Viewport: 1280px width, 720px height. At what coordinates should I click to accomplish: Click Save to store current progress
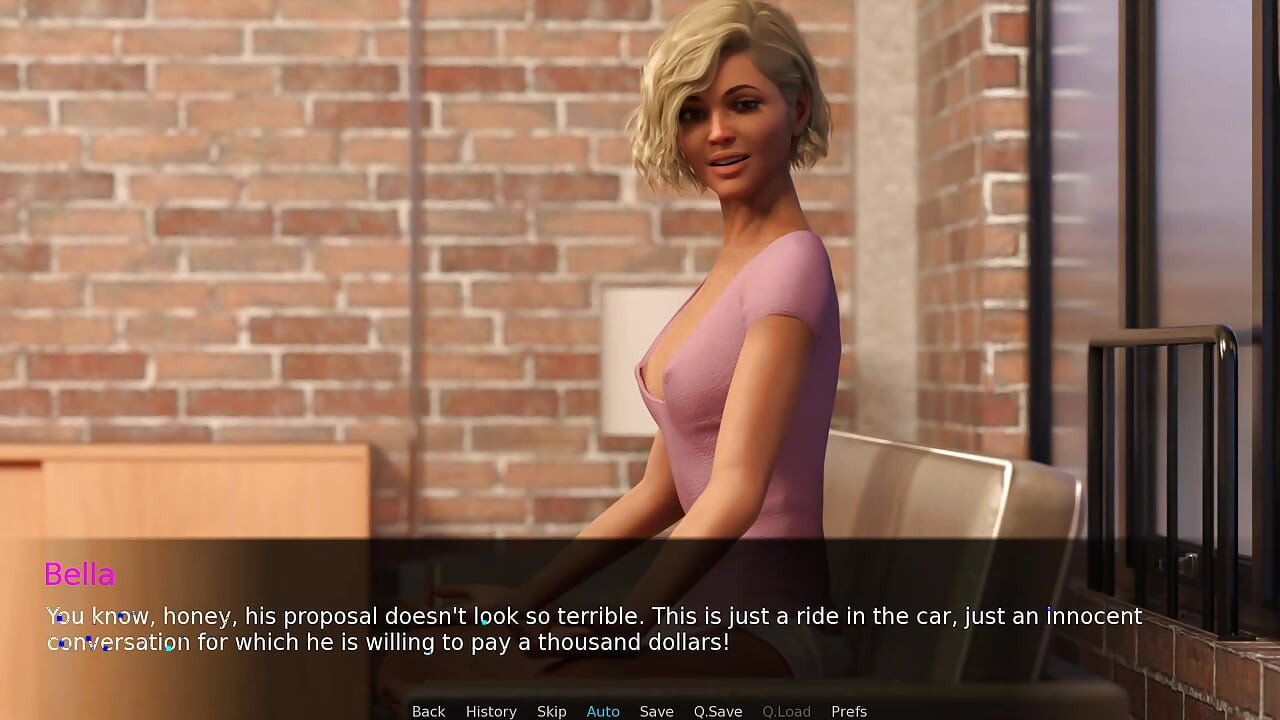(656, 711)
